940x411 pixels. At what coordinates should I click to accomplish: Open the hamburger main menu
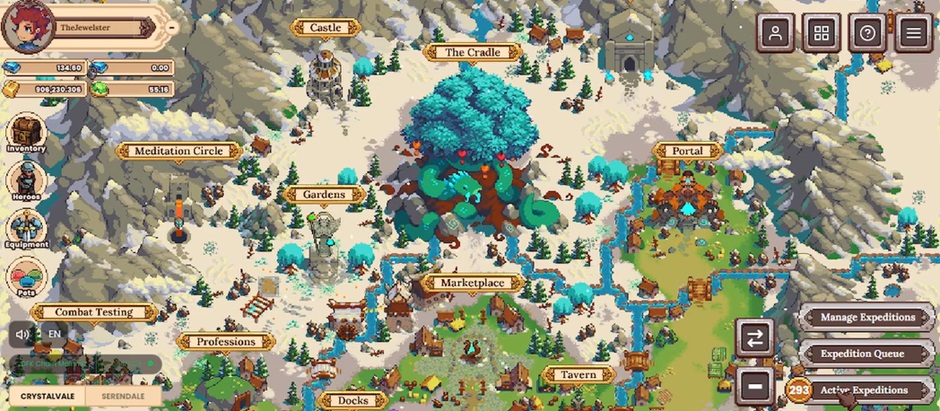(913, 33)
